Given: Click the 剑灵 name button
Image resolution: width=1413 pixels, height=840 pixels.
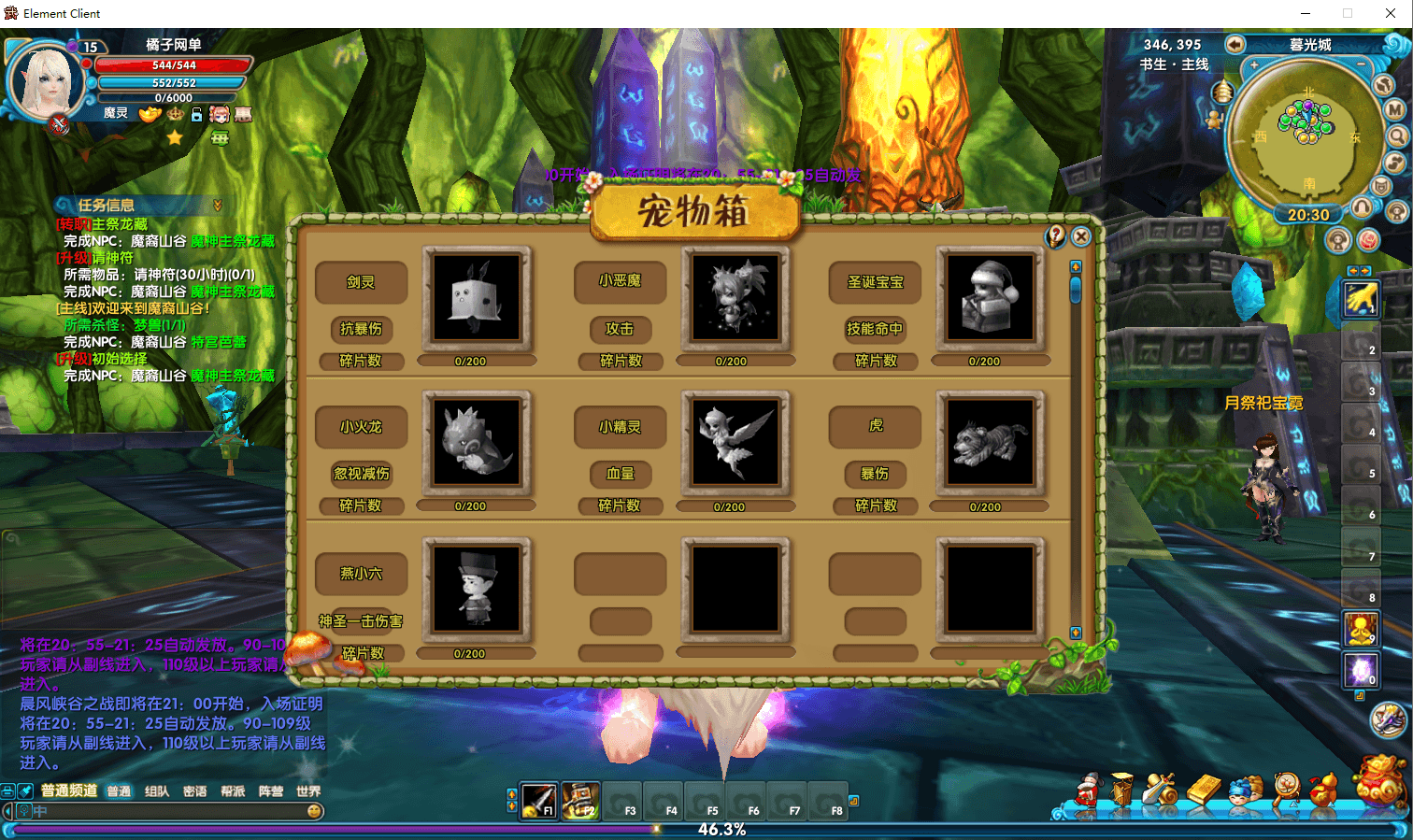Looking at the screenshot, I should click(x=362, y=282).
